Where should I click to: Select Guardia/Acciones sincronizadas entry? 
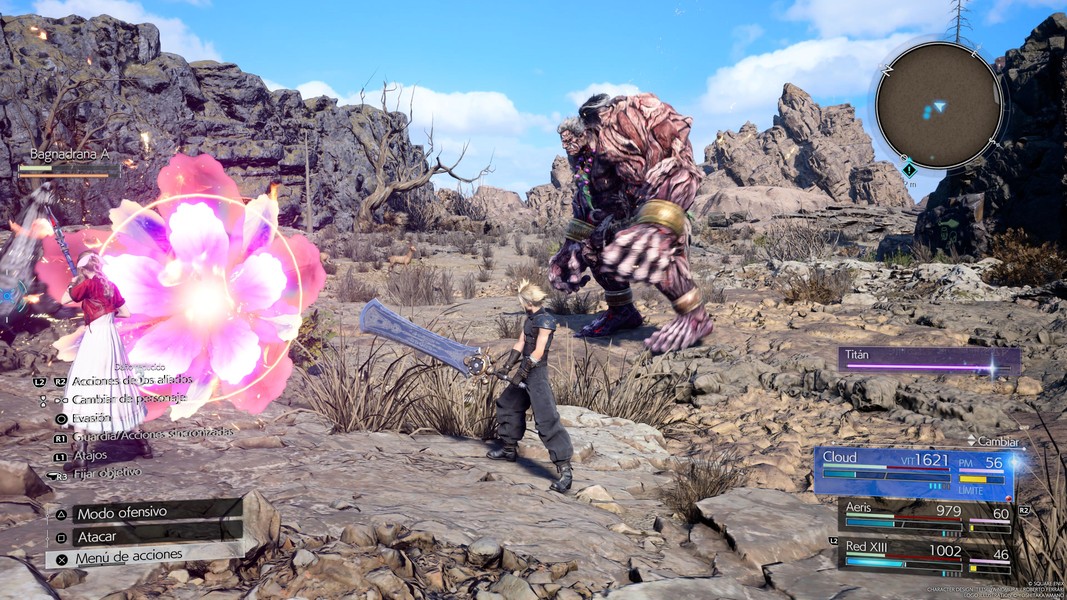152,435
